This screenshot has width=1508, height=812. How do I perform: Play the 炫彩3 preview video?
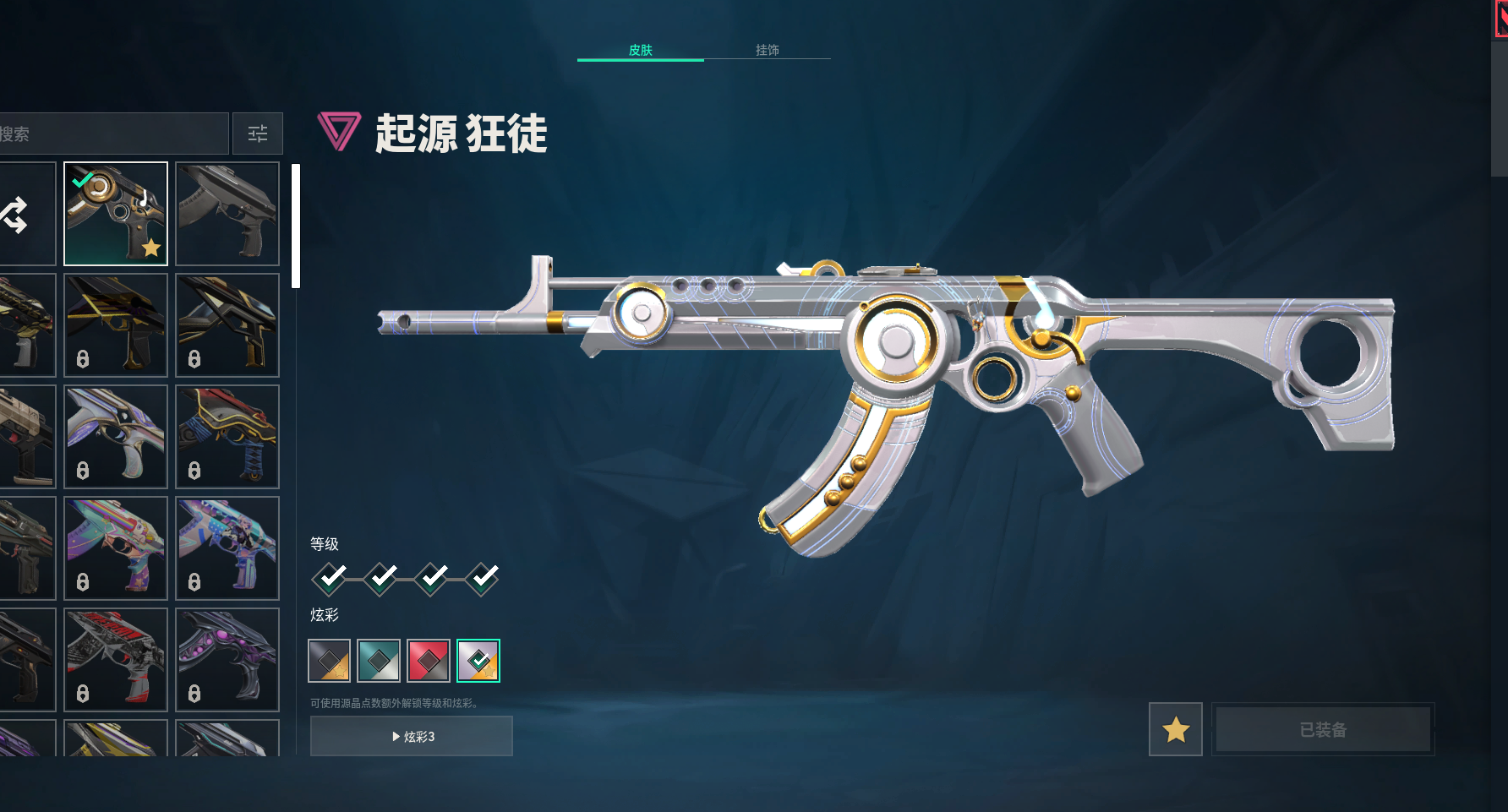pos(412,736)
